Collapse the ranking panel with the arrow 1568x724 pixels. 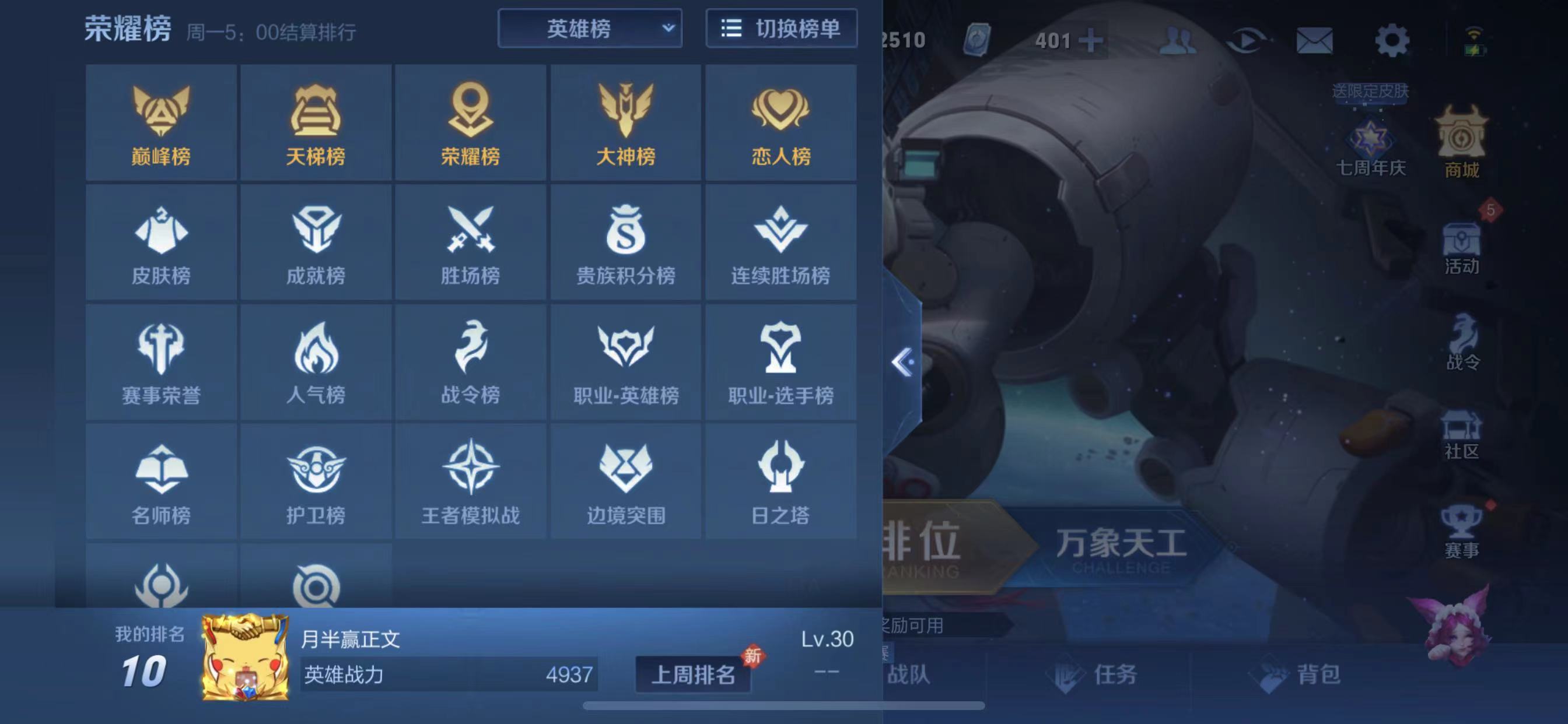902,363
